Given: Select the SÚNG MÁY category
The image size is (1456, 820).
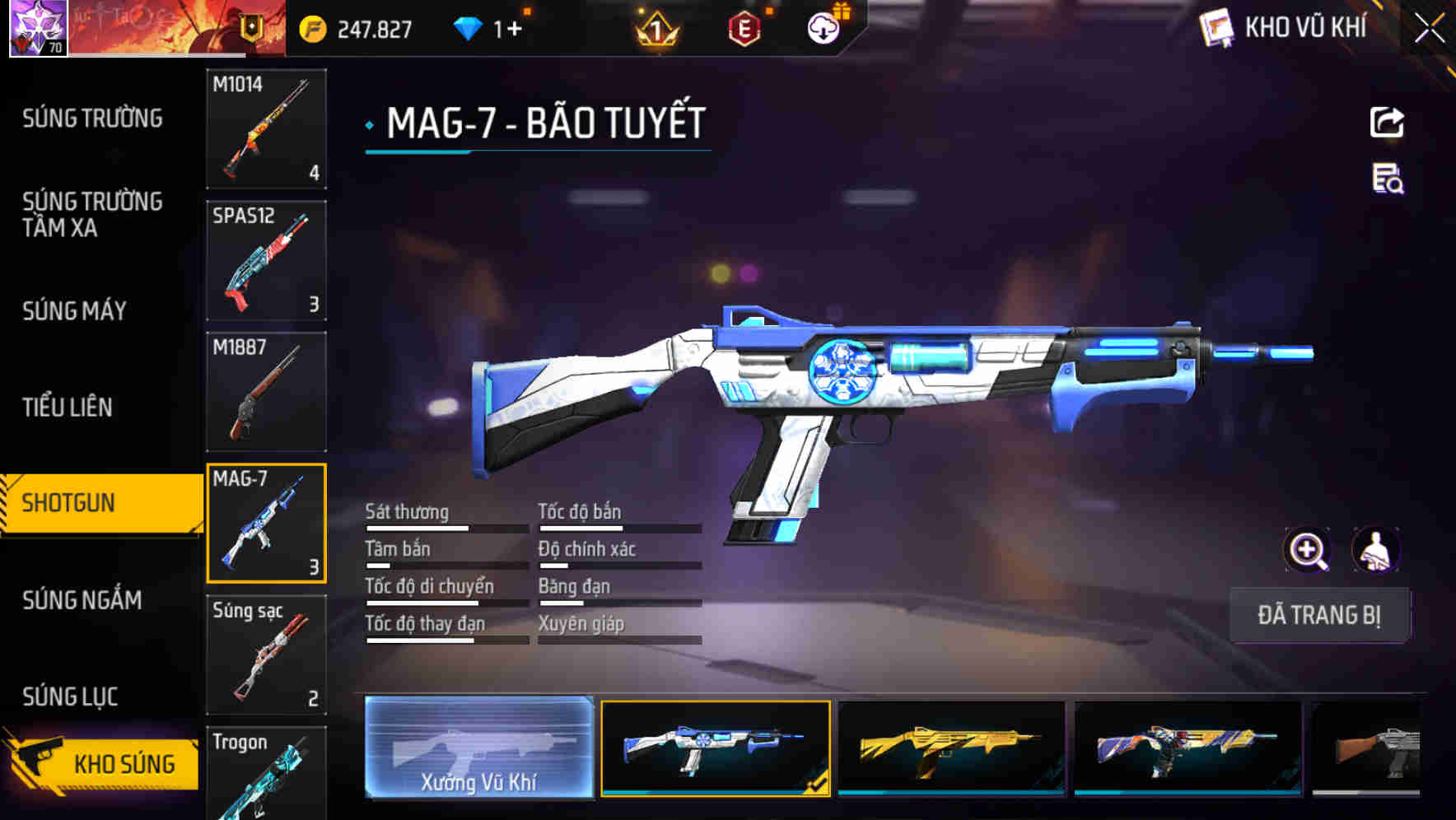Looking at the screenshot, I should coord(74,311).
